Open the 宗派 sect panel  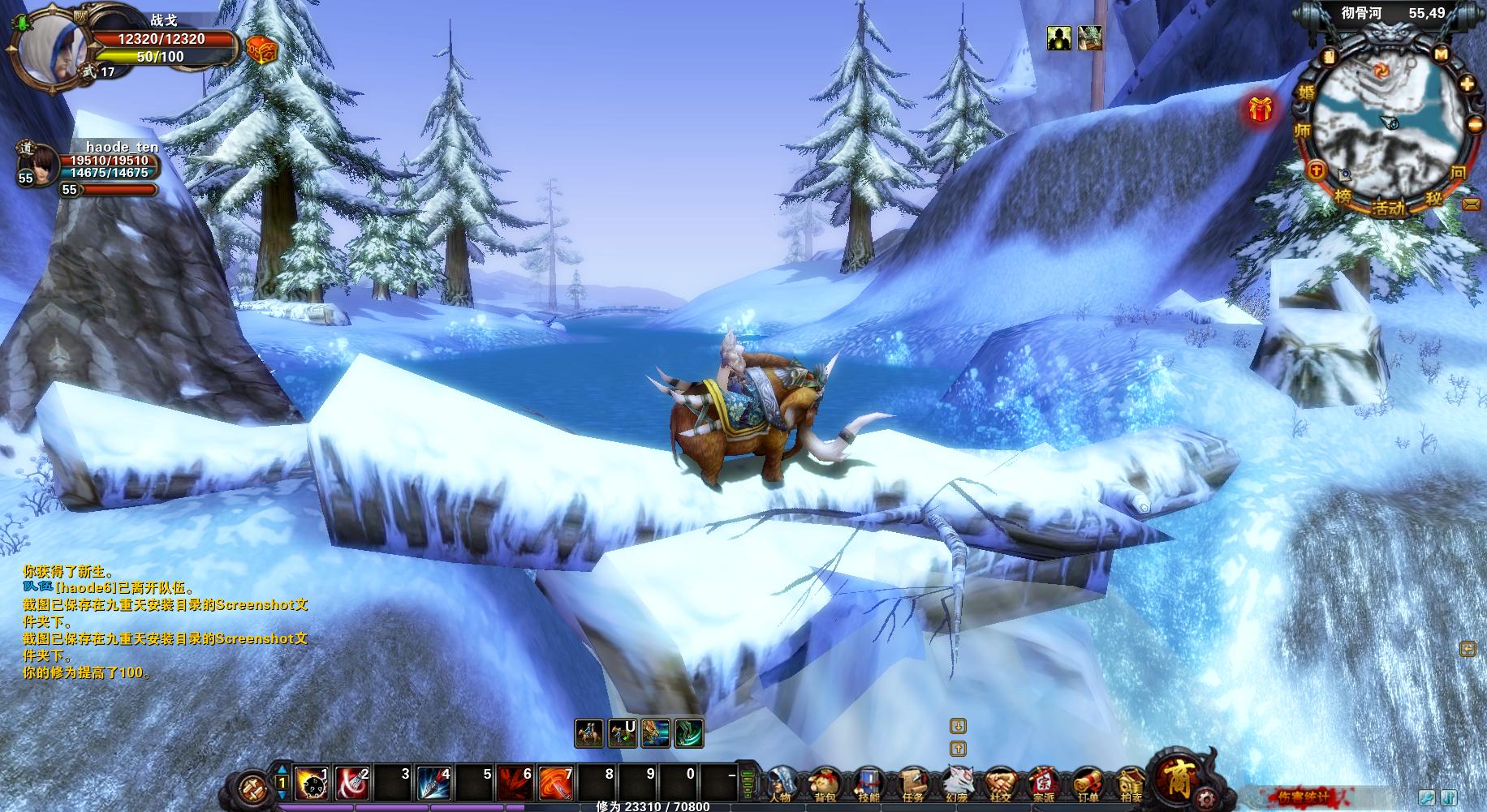(x=1043, y=784)
